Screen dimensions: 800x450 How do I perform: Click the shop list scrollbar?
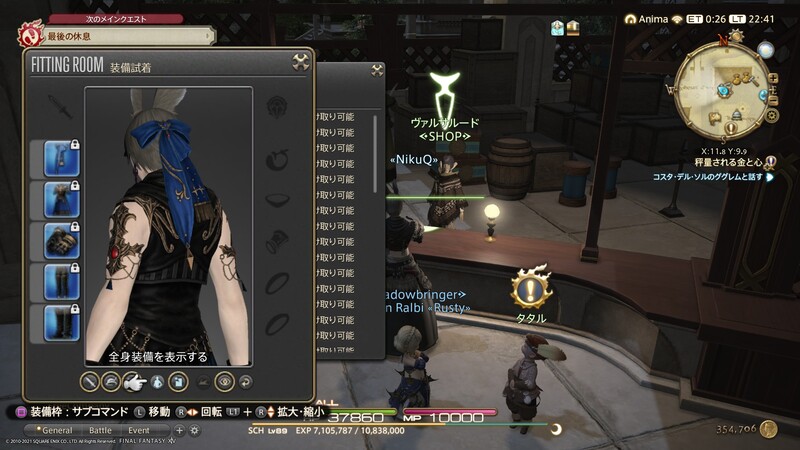coord(377,150)
